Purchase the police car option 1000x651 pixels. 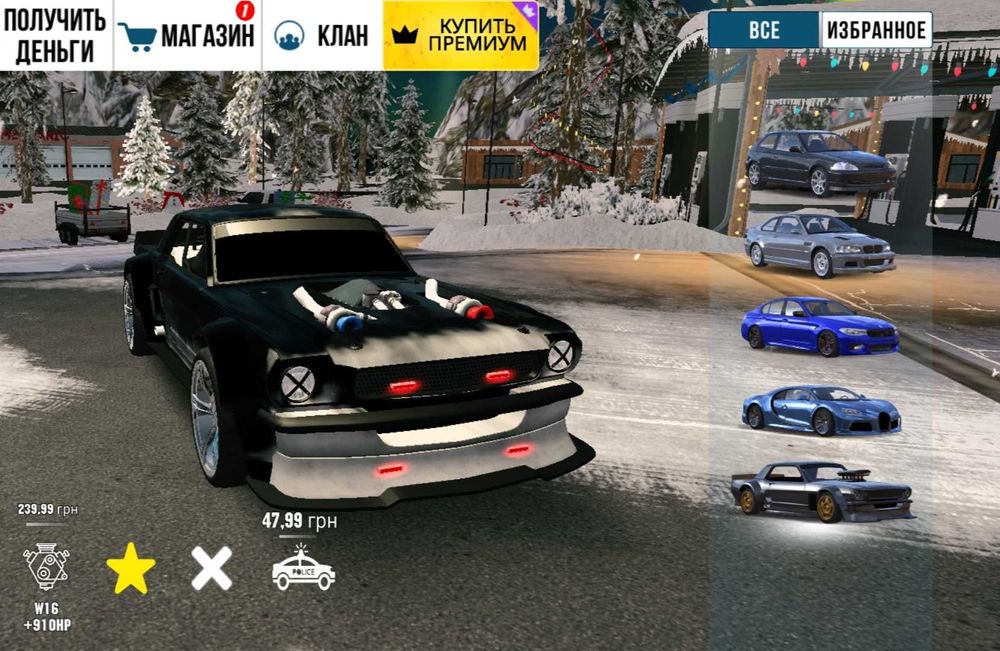click(303, 567)
